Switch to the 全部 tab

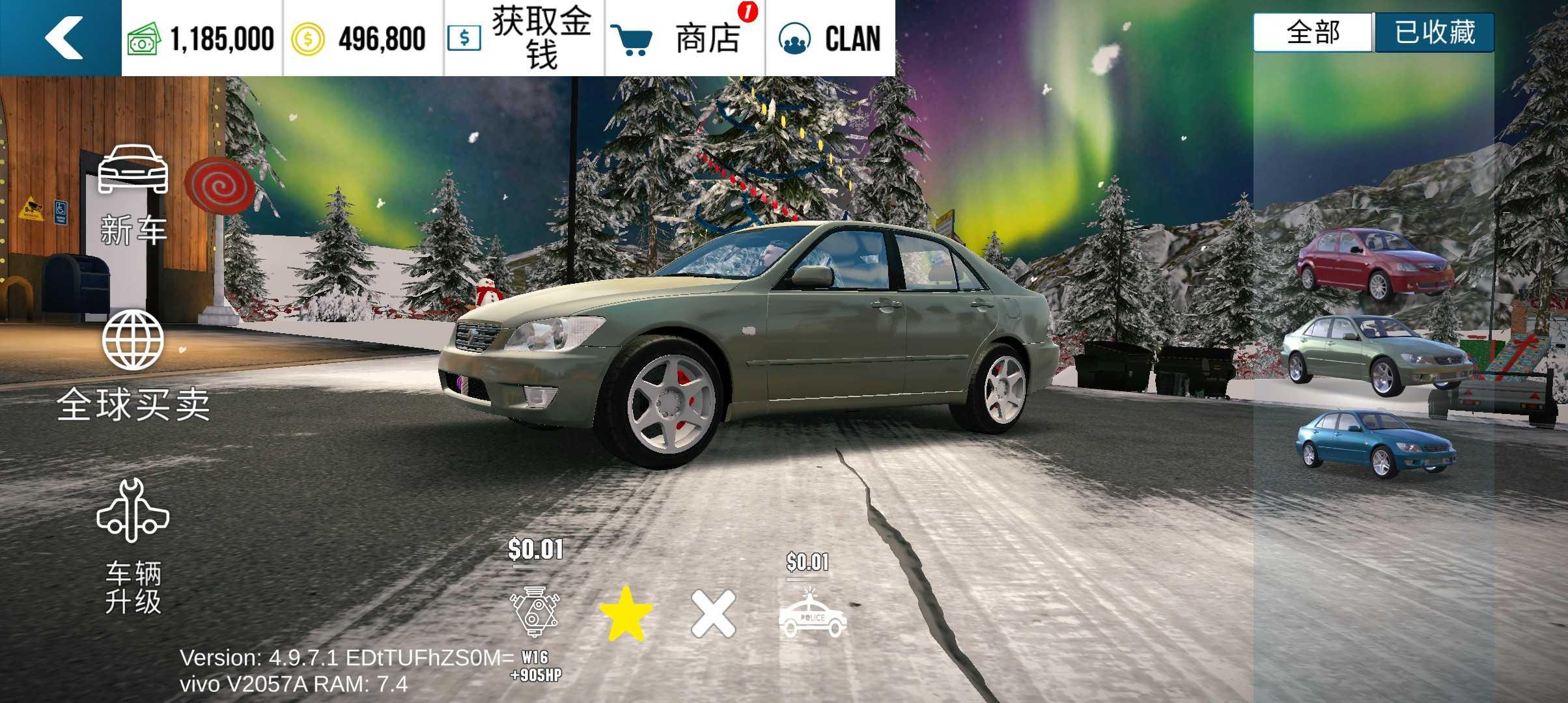pos(1313,33)
